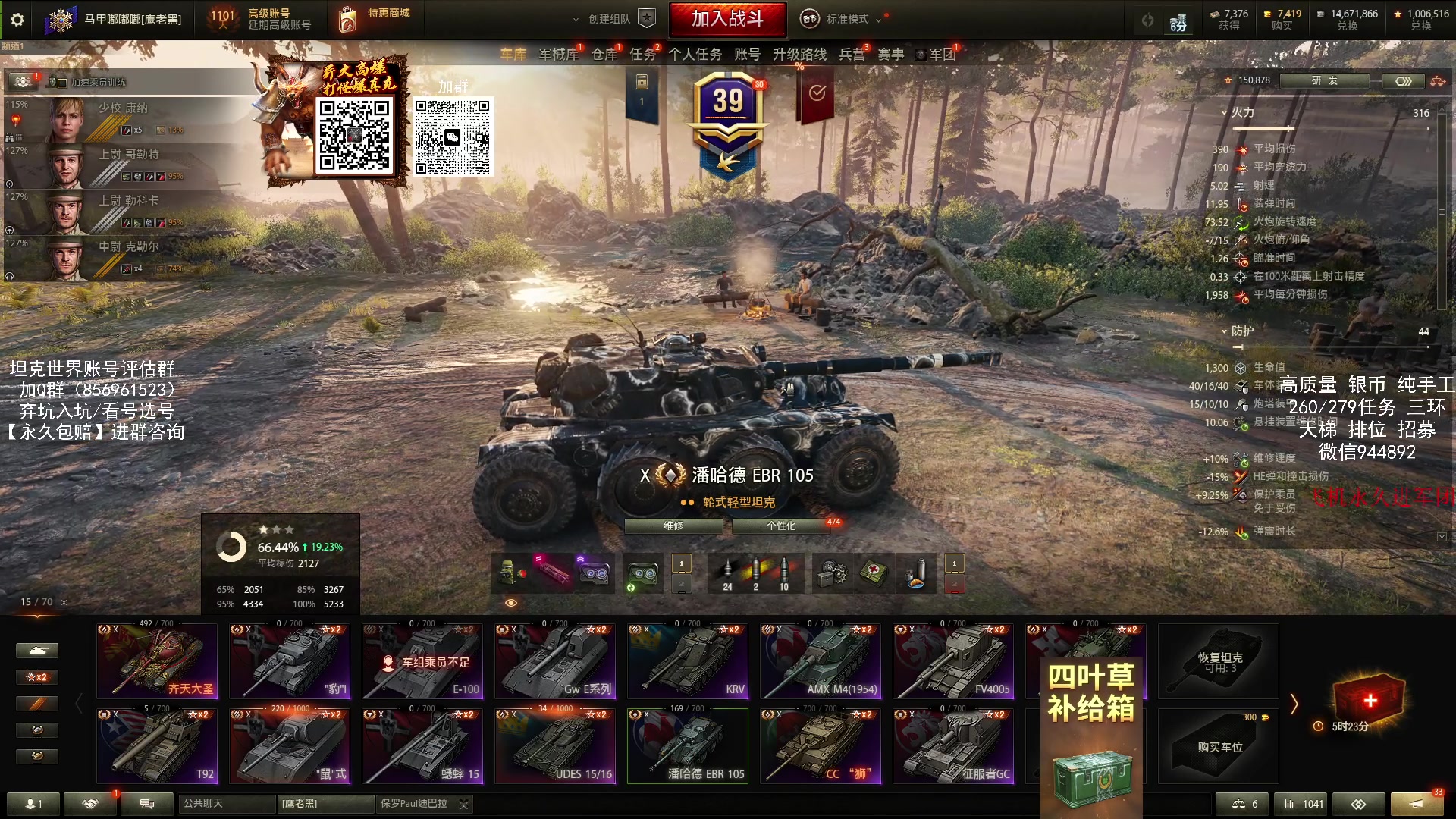Open the 个人任务 personal missions tab
Viewport: 1456px width, 819px height.
pyautogui.click(x=695, y=54)
